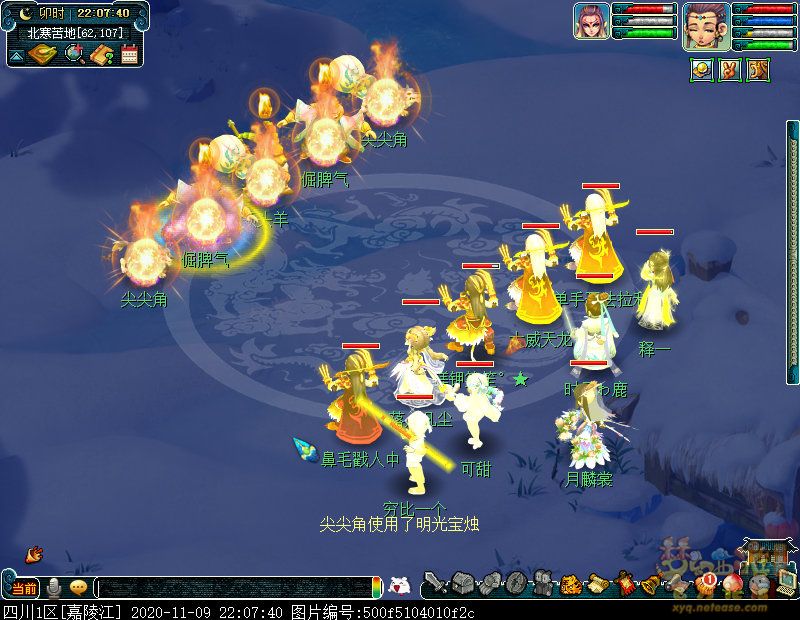
Task: Open the paper scroll quest icon
Action: coord(598,583)
